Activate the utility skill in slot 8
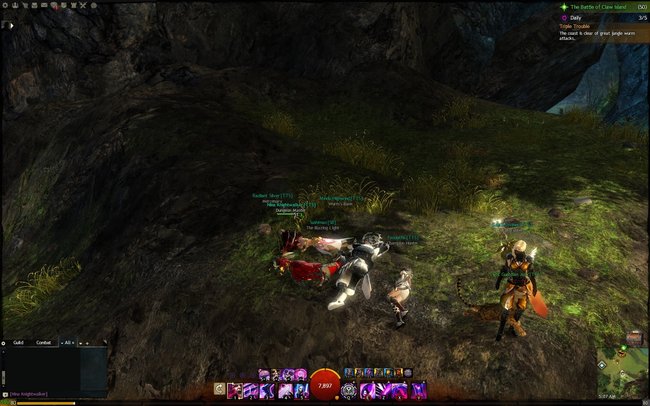650x406 pixels. coord(383,389)
